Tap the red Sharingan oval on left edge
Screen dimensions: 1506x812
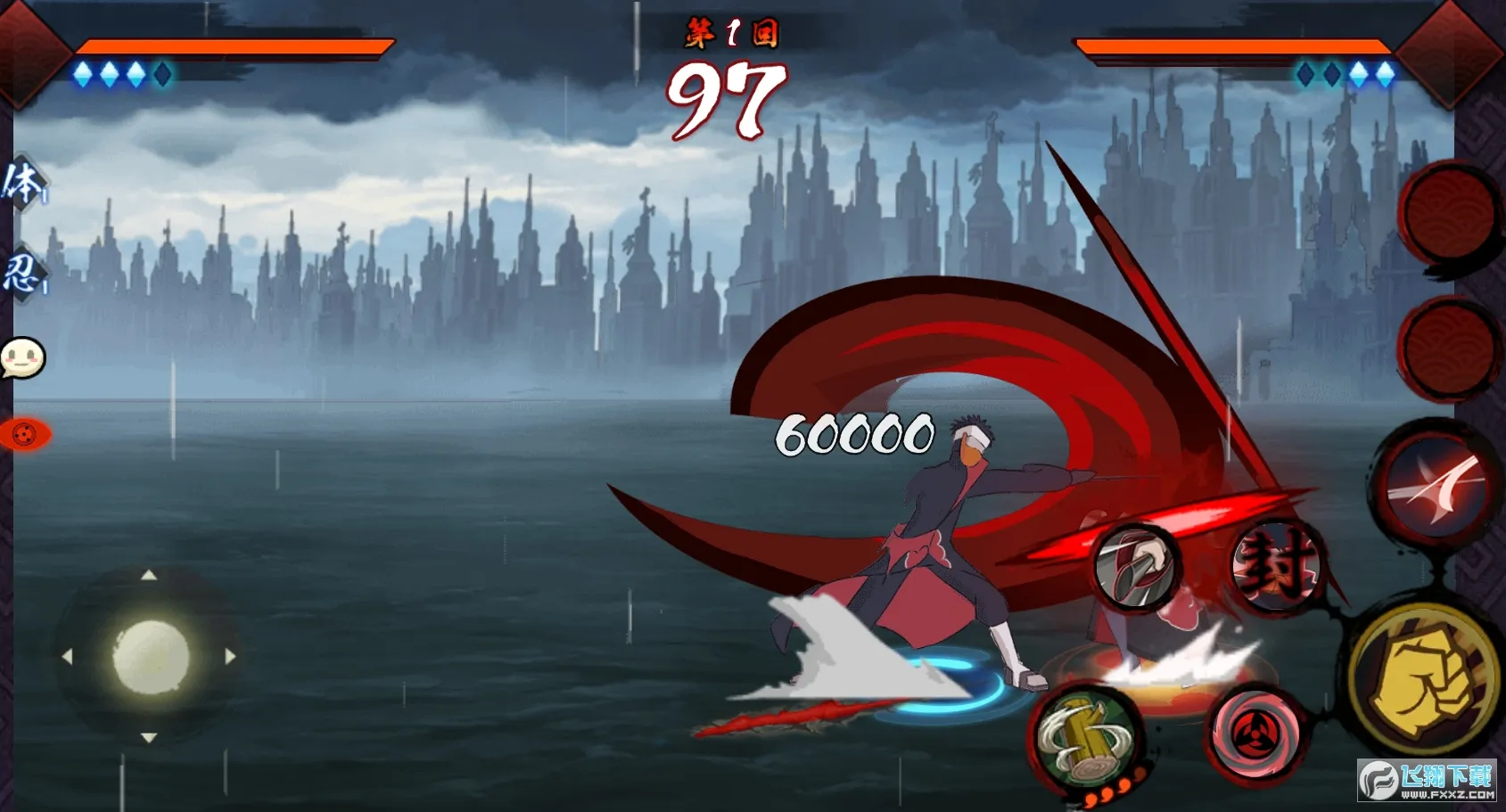[25, 434]
